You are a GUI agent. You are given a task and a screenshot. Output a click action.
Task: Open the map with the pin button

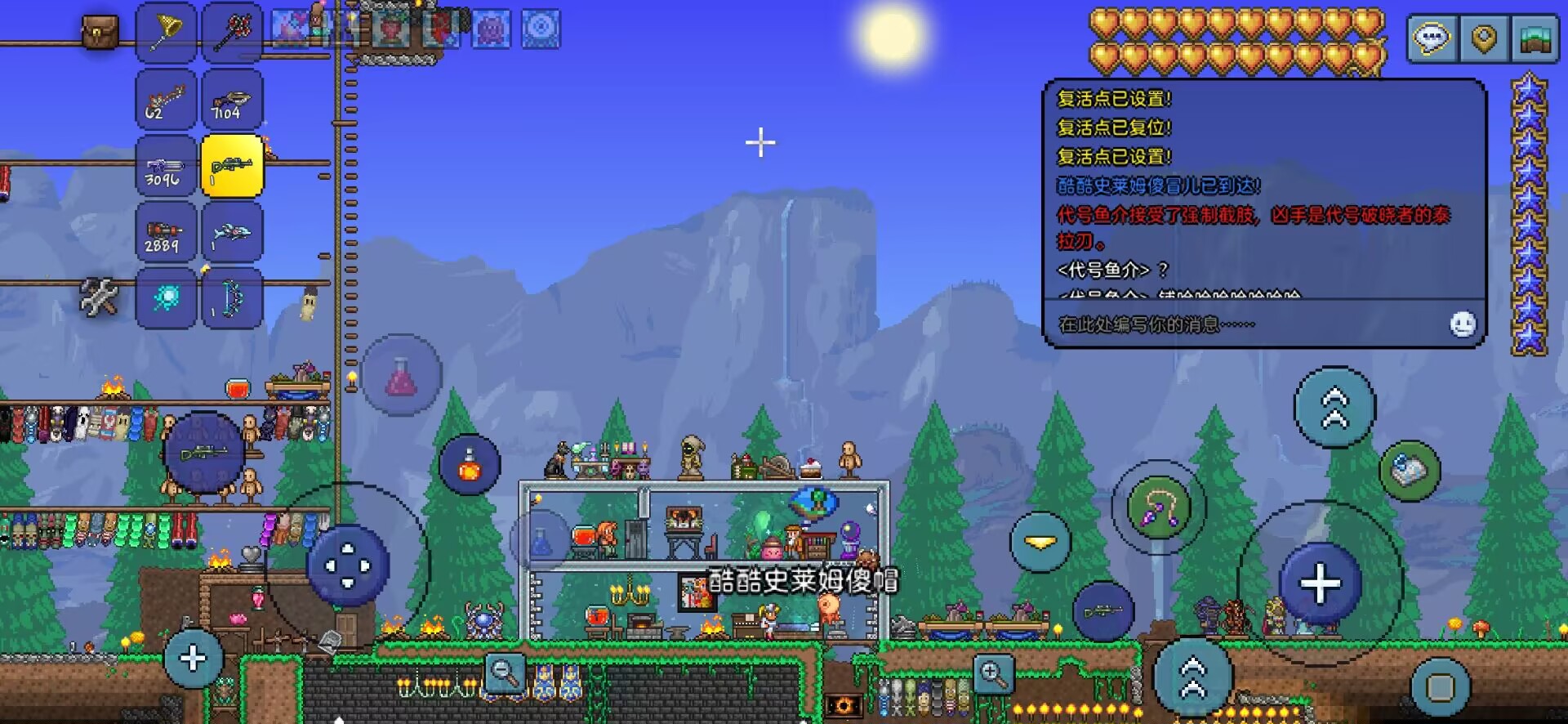coord(1484,38)
